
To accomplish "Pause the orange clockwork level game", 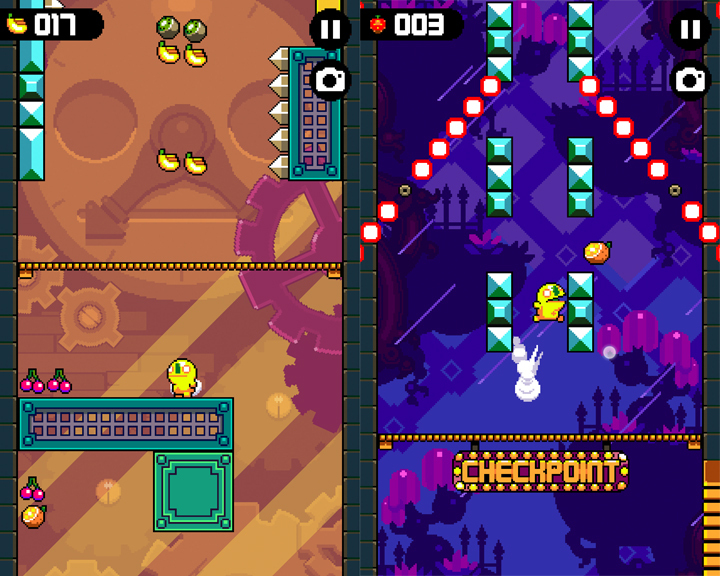I will point(330,28).
